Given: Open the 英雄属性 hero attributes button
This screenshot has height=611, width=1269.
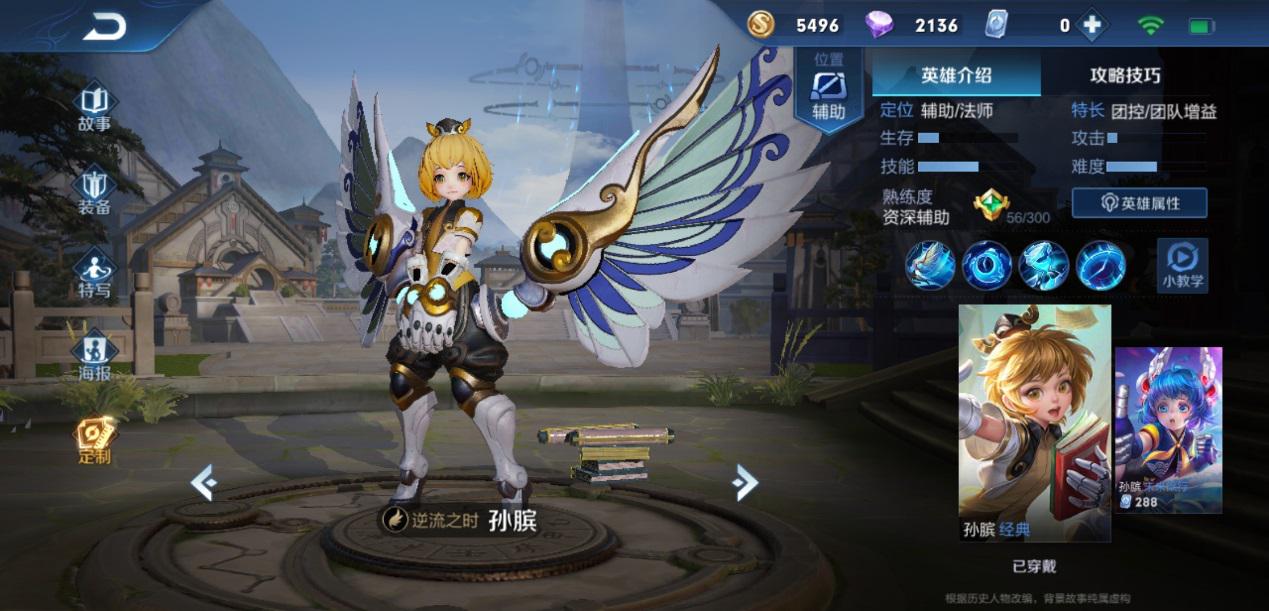Looking at the screenshot, I should click(1139, 203).
